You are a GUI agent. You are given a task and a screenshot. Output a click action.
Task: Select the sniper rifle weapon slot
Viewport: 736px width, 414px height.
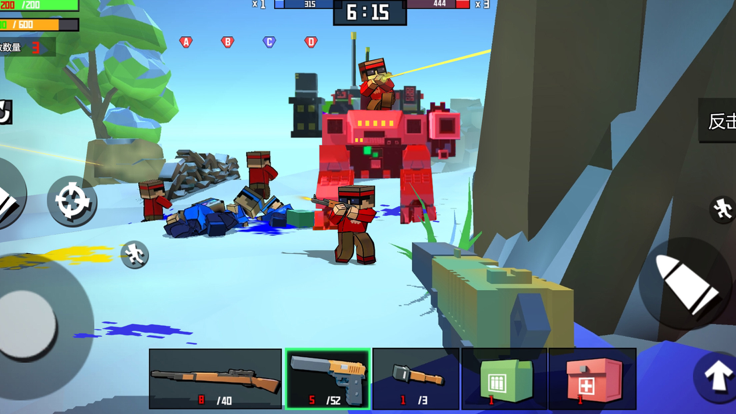click(215, 379)
